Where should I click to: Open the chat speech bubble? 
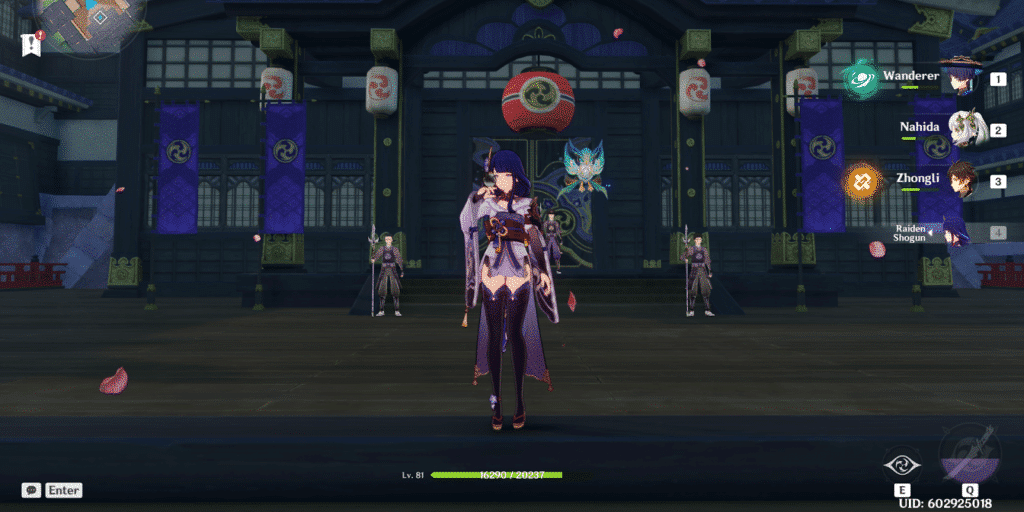coord(32,490)
